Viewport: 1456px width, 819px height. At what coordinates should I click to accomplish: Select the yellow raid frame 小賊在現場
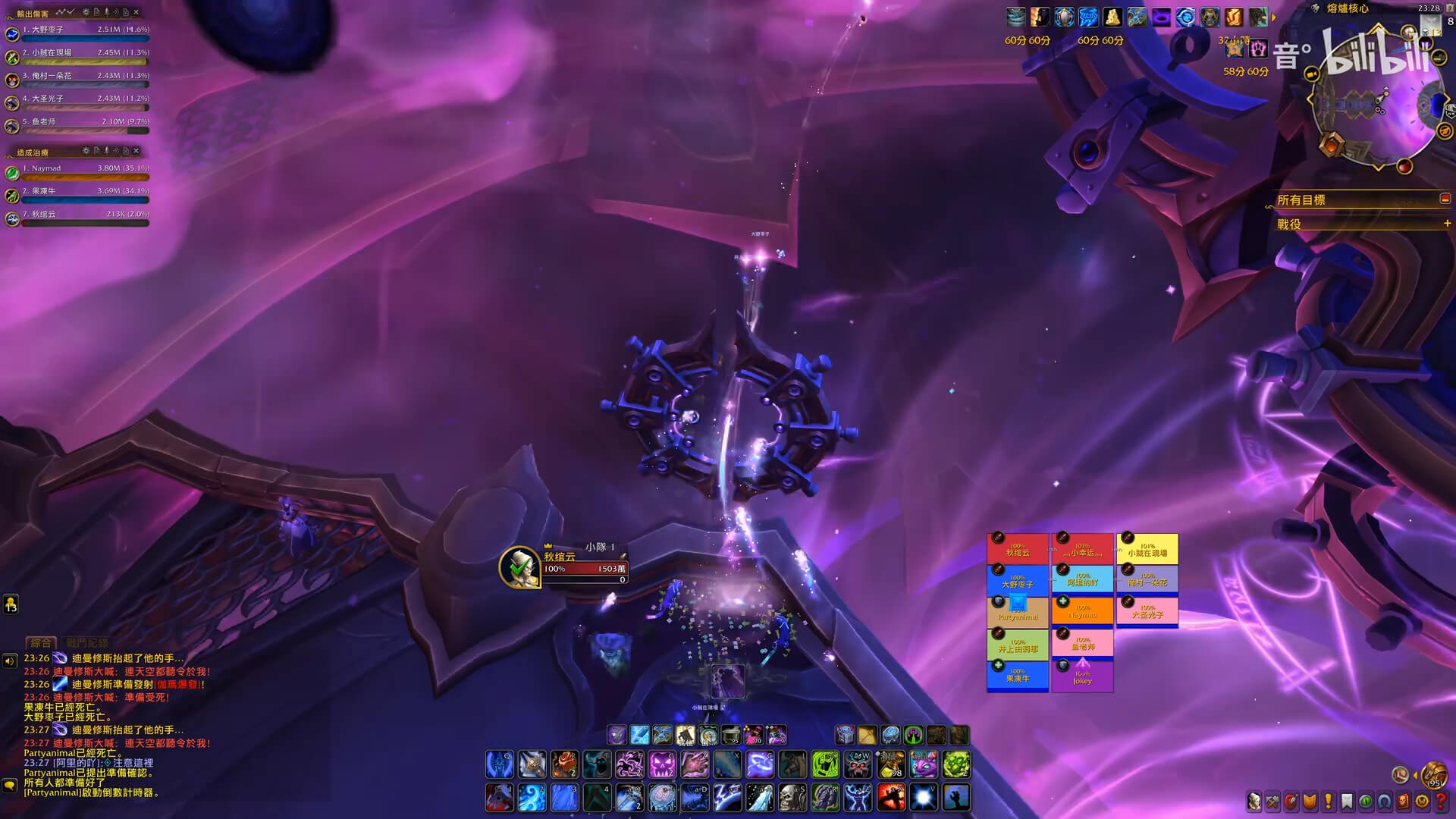click(1147, 549)
